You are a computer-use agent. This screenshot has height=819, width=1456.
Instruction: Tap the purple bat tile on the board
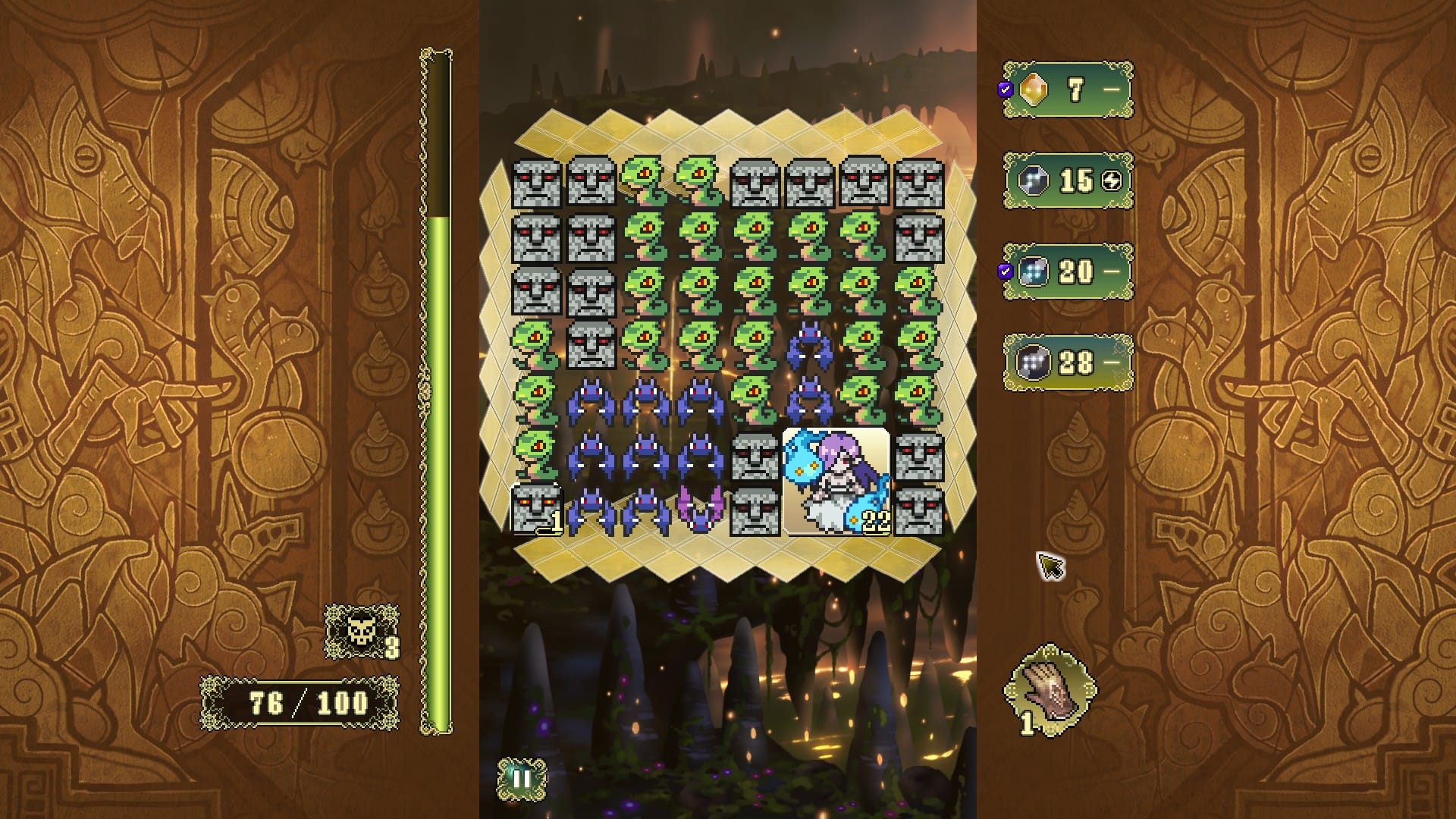pyautogui.click(x=699, y=508)
